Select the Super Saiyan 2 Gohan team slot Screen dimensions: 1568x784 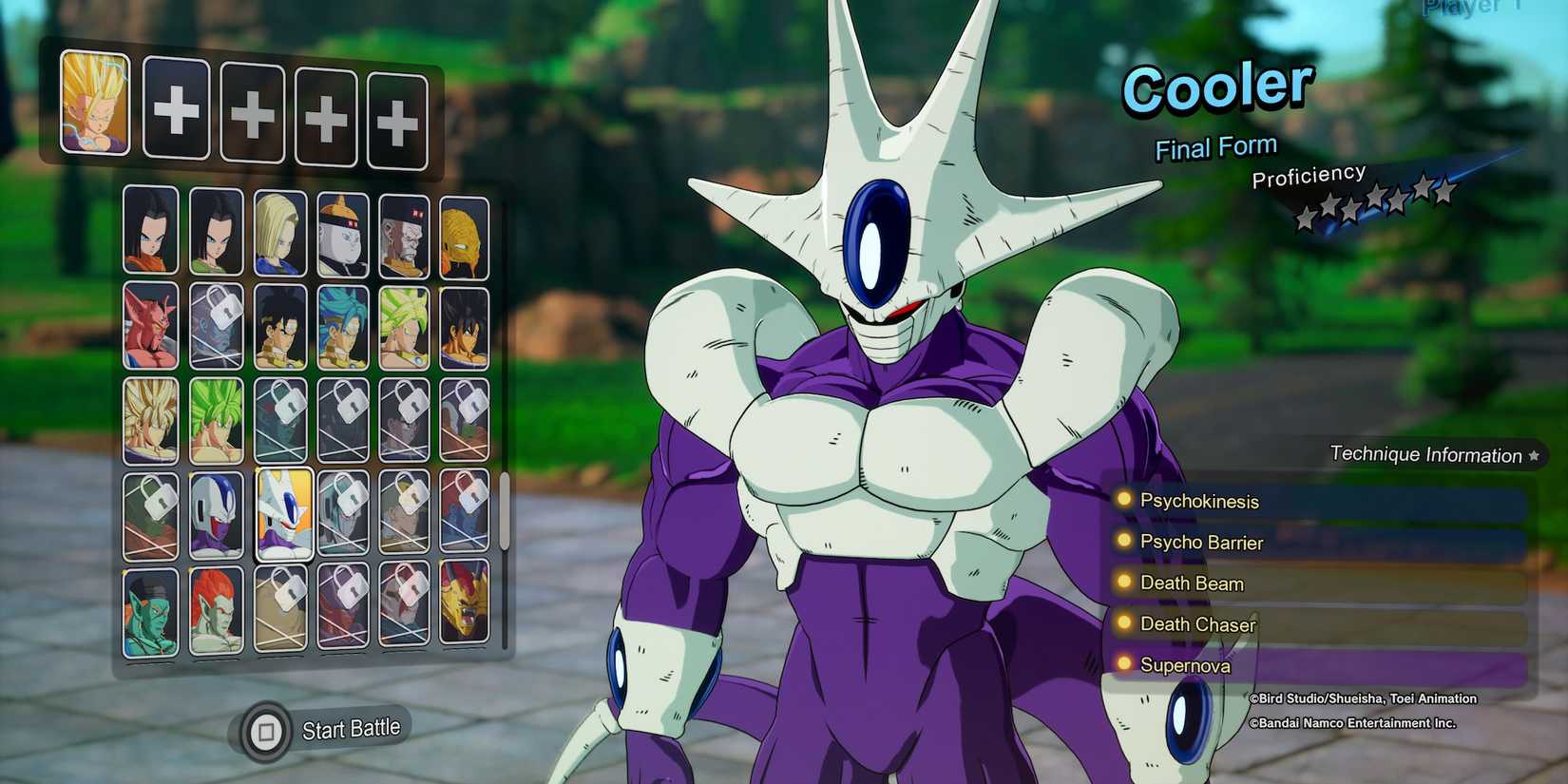[x=95, y=102]
